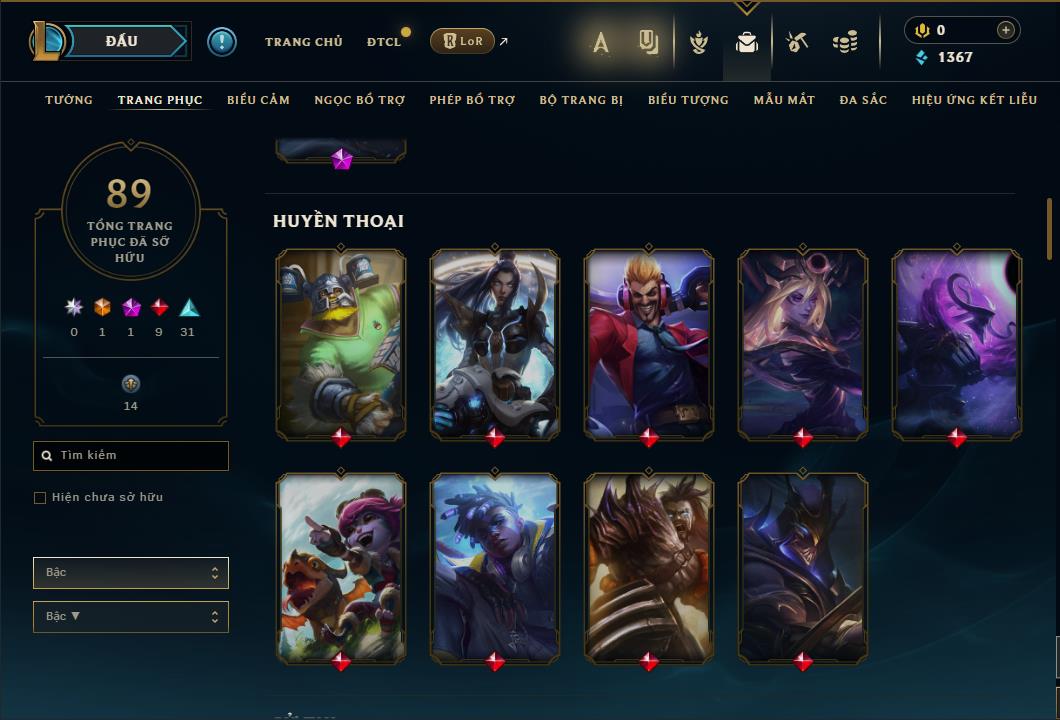Switch to the TƯỚNG champions tab
1060x720 pixels.
click(x=69, y=100)
